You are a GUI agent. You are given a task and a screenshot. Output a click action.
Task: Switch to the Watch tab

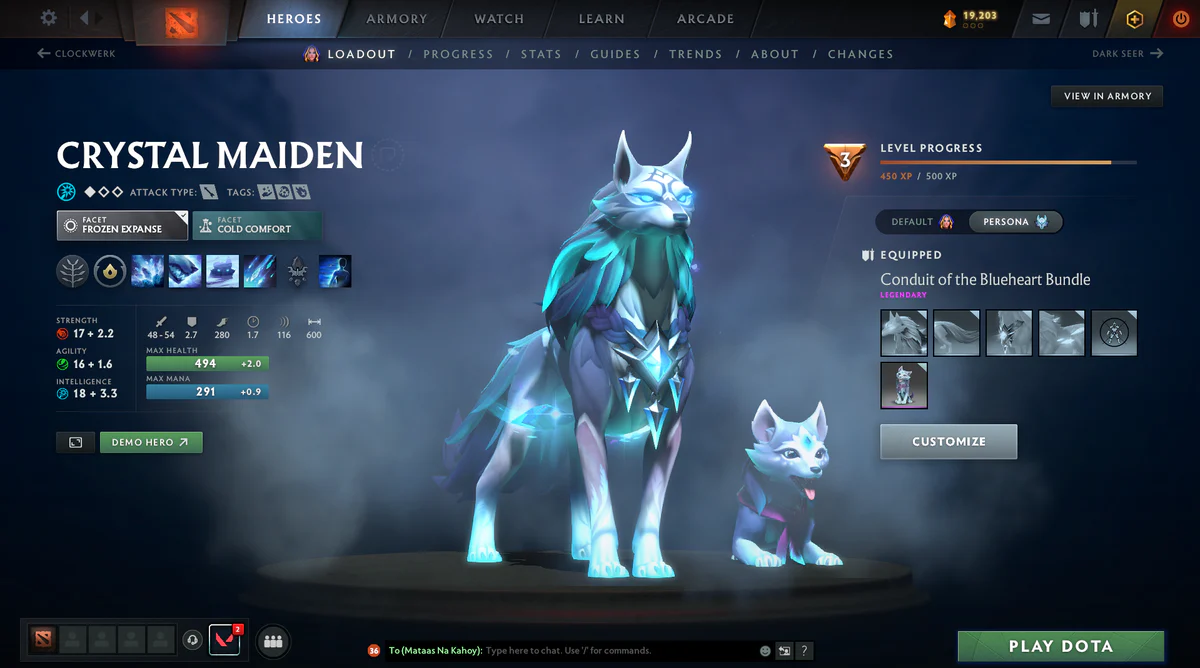499,19
